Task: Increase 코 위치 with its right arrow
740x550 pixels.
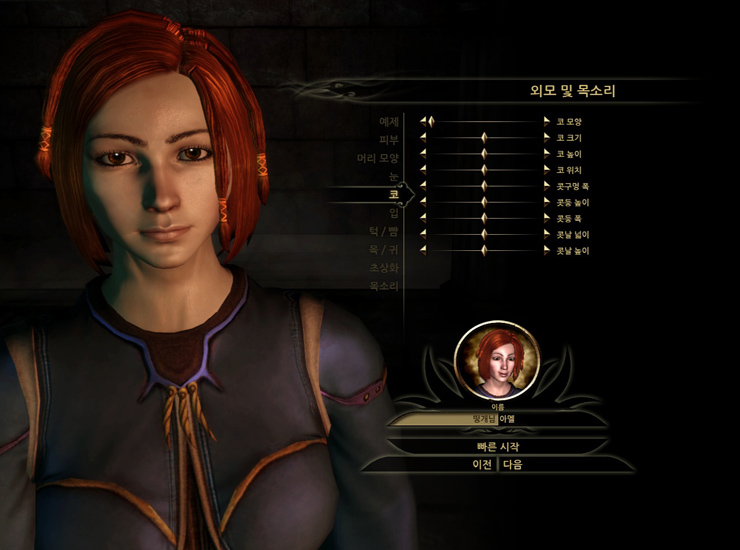Action: pyautogui.click(x=548, y=170)
